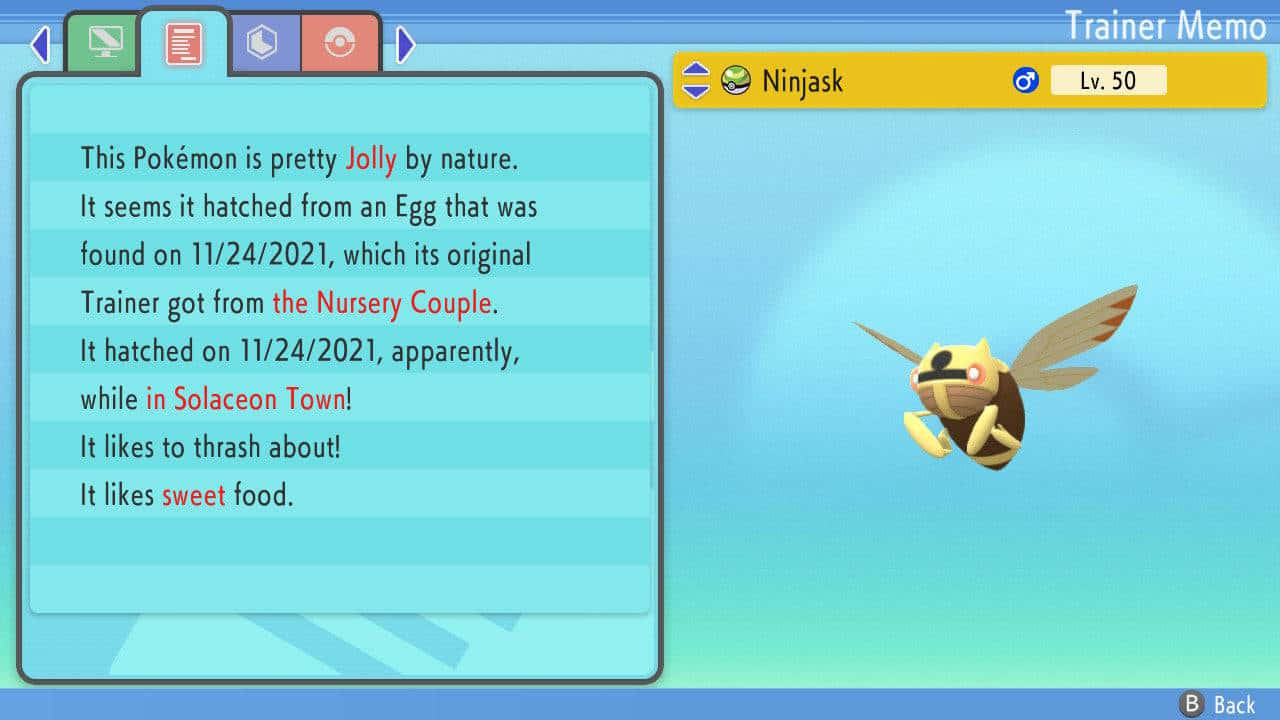Image resolution: width=1280 pixels, height=720 pixels.
Task: Select the Trainer Memo tab icon
Action: click(x=183, y=42)
